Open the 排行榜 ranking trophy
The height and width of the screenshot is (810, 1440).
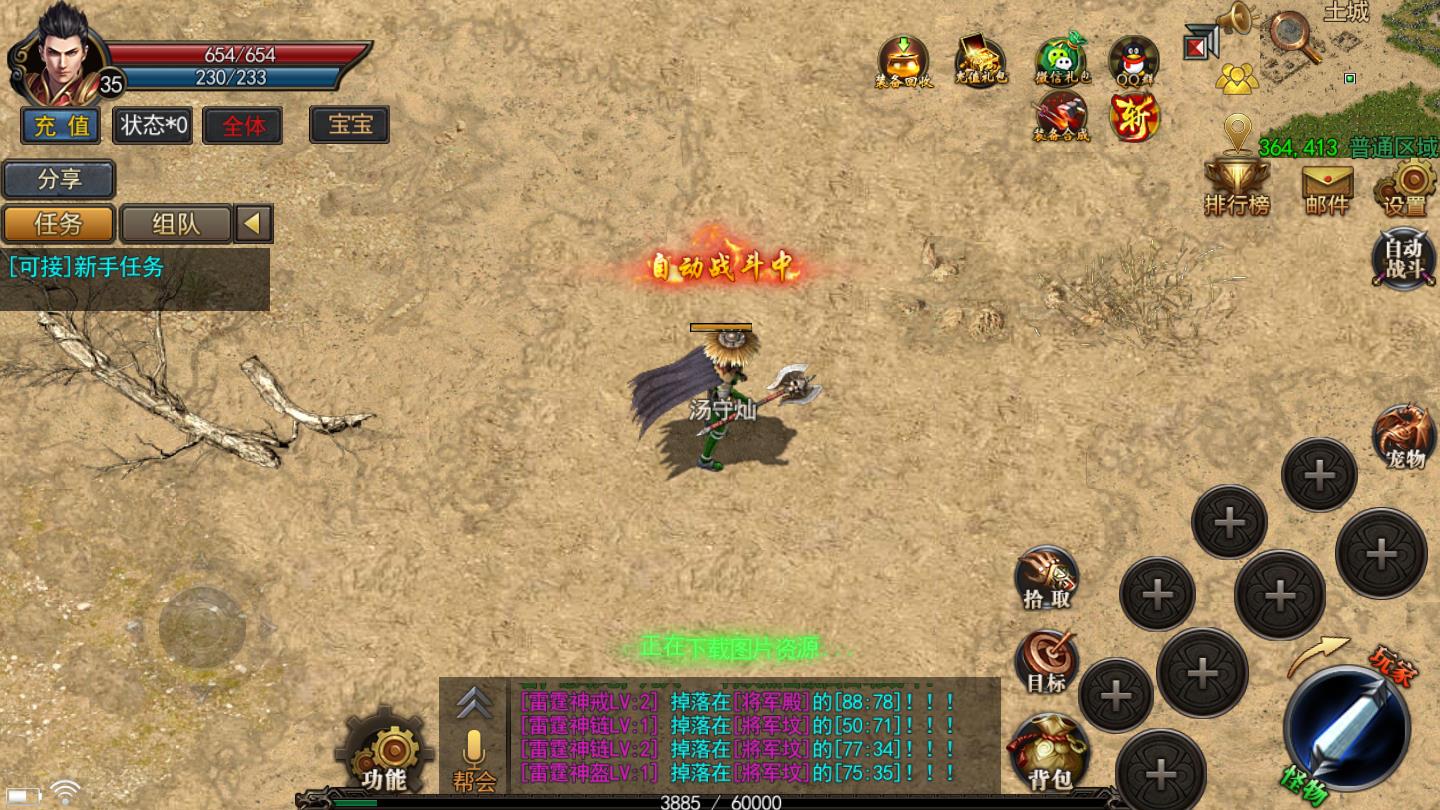point(1237,186)
